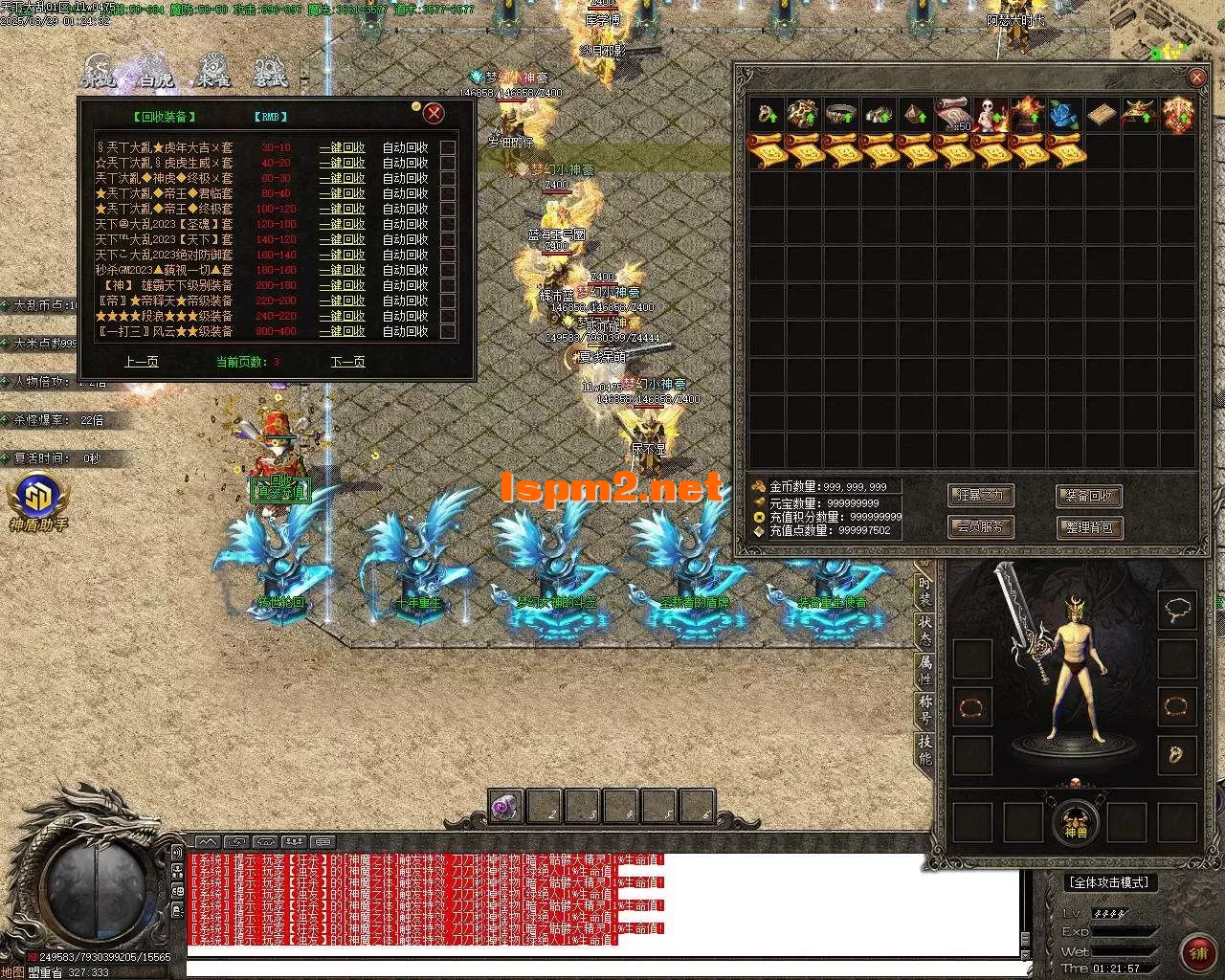Viewport: 1225px width, 980px height.
Task: Open the red 铺 shop button
Action: (1198, 951)
